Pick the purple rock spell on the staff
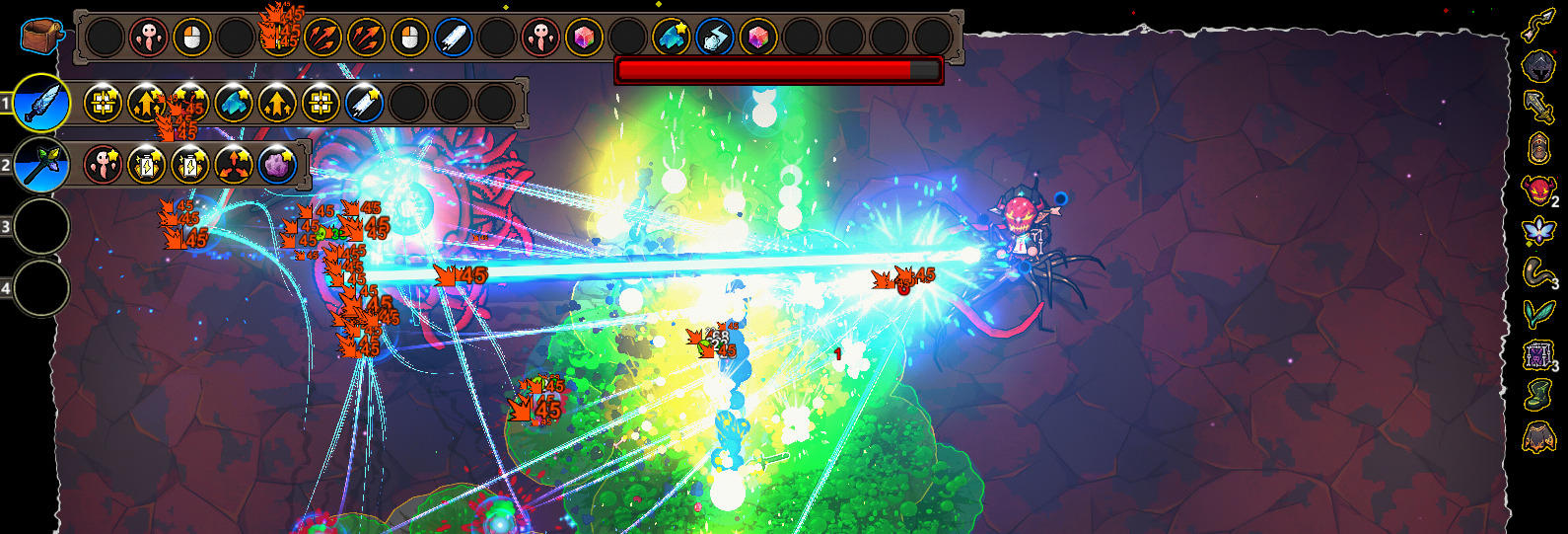1568x534 pixels. tap(277, 164)
